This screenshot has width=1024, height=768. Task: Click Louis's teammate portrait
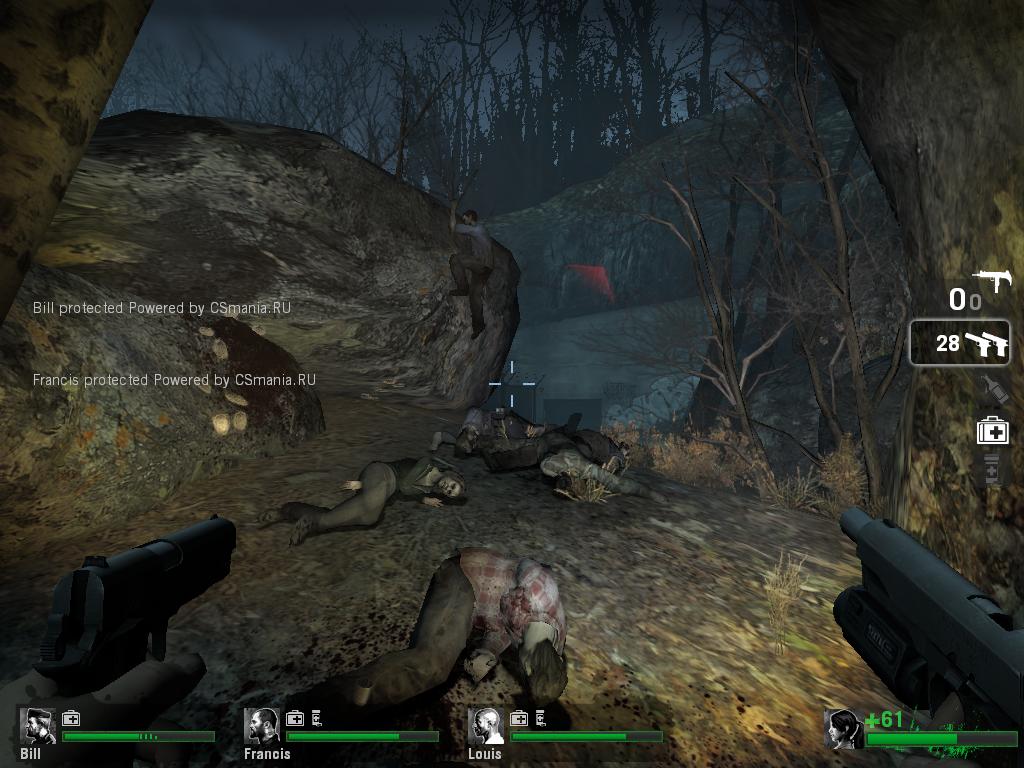click(486, 725)
